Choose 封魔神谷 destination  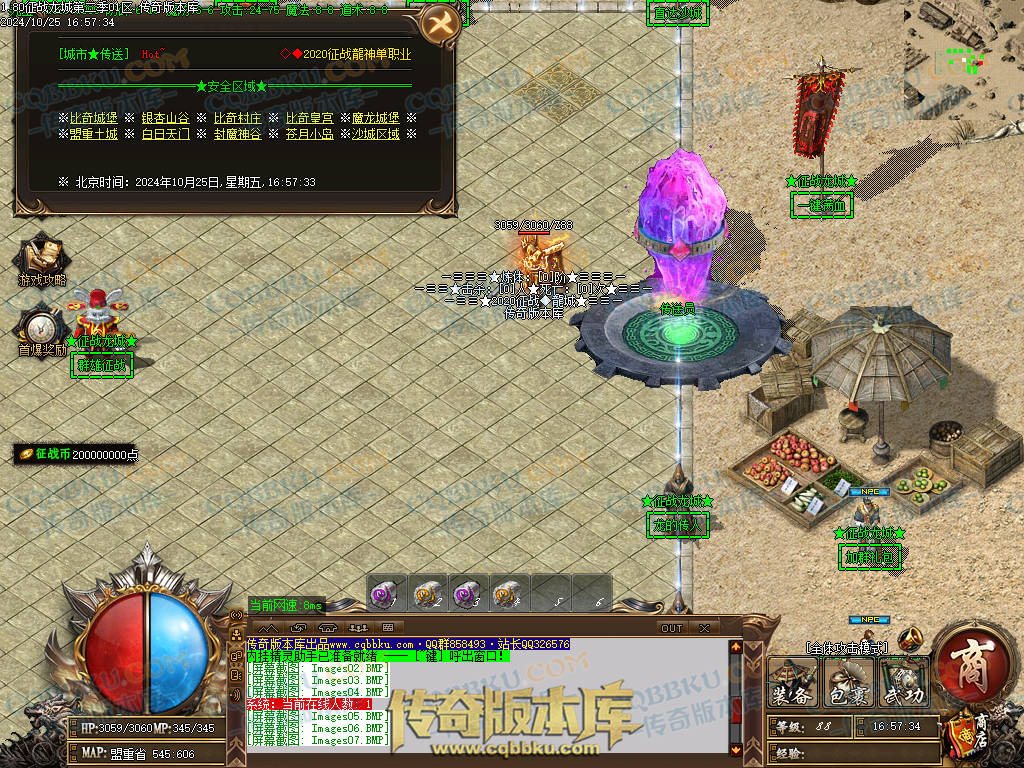click(237, 134)
